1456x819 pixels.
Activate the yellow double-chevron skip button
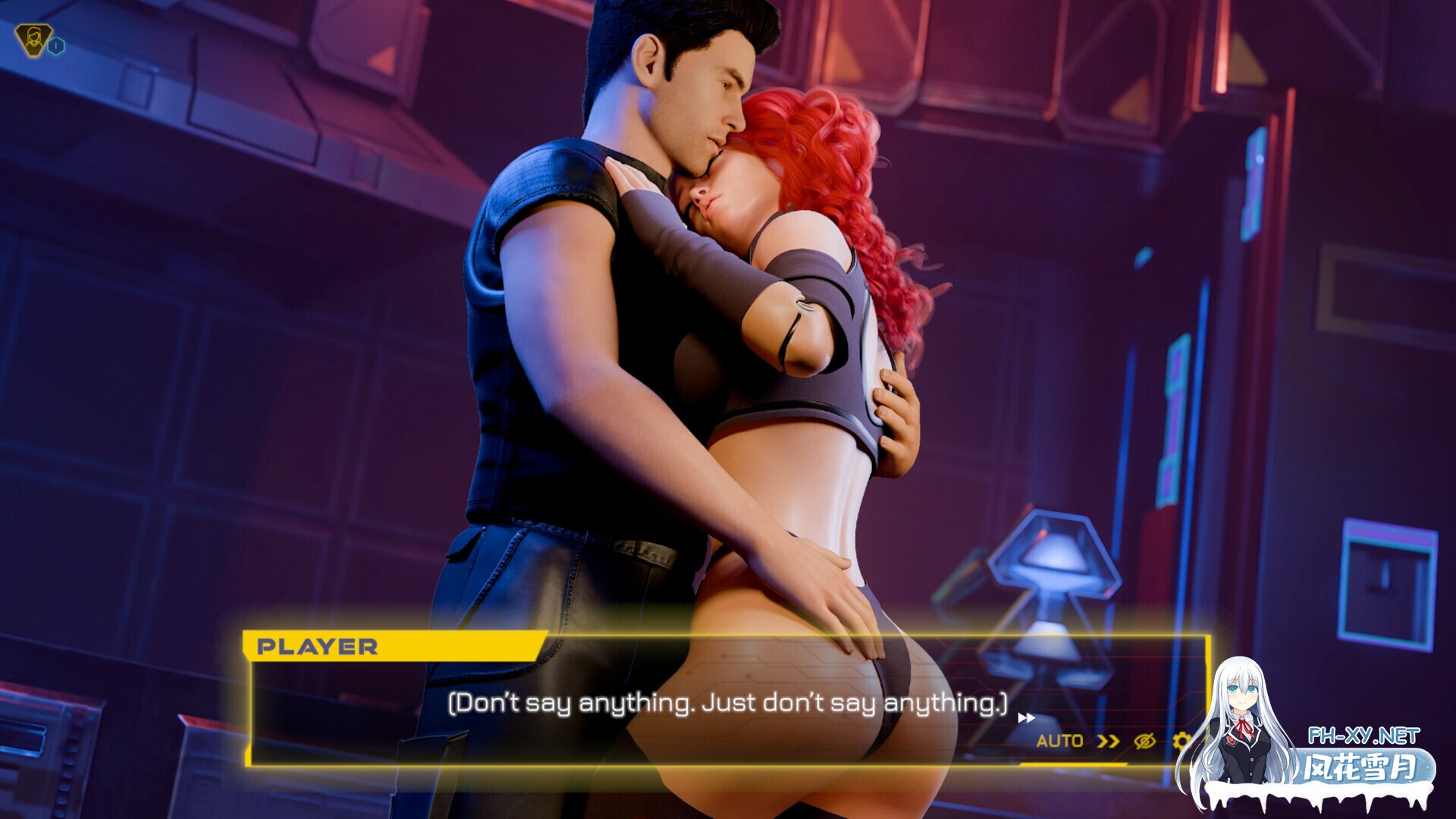(1108, 741)
